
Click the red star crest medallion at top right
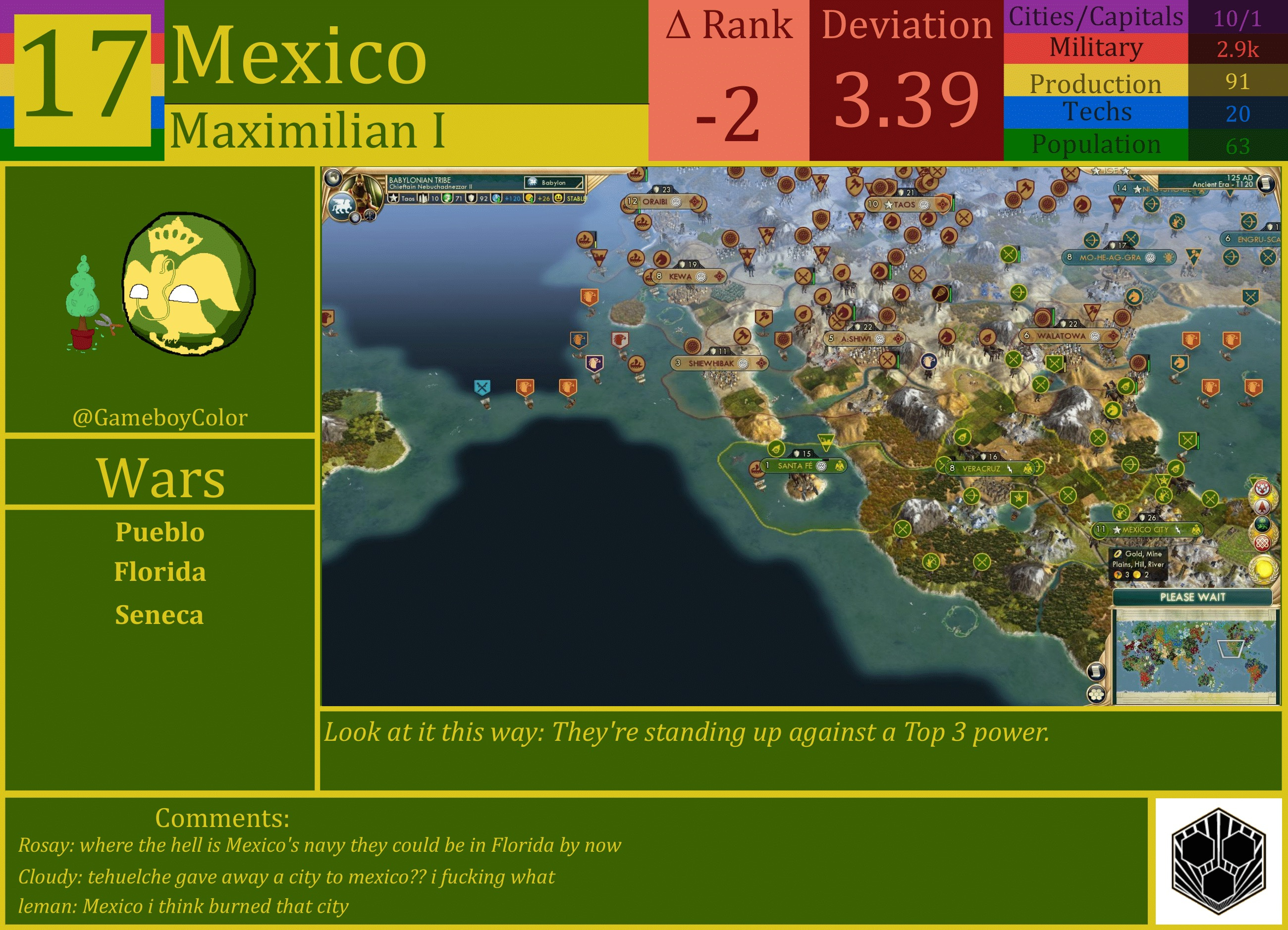1262,489
